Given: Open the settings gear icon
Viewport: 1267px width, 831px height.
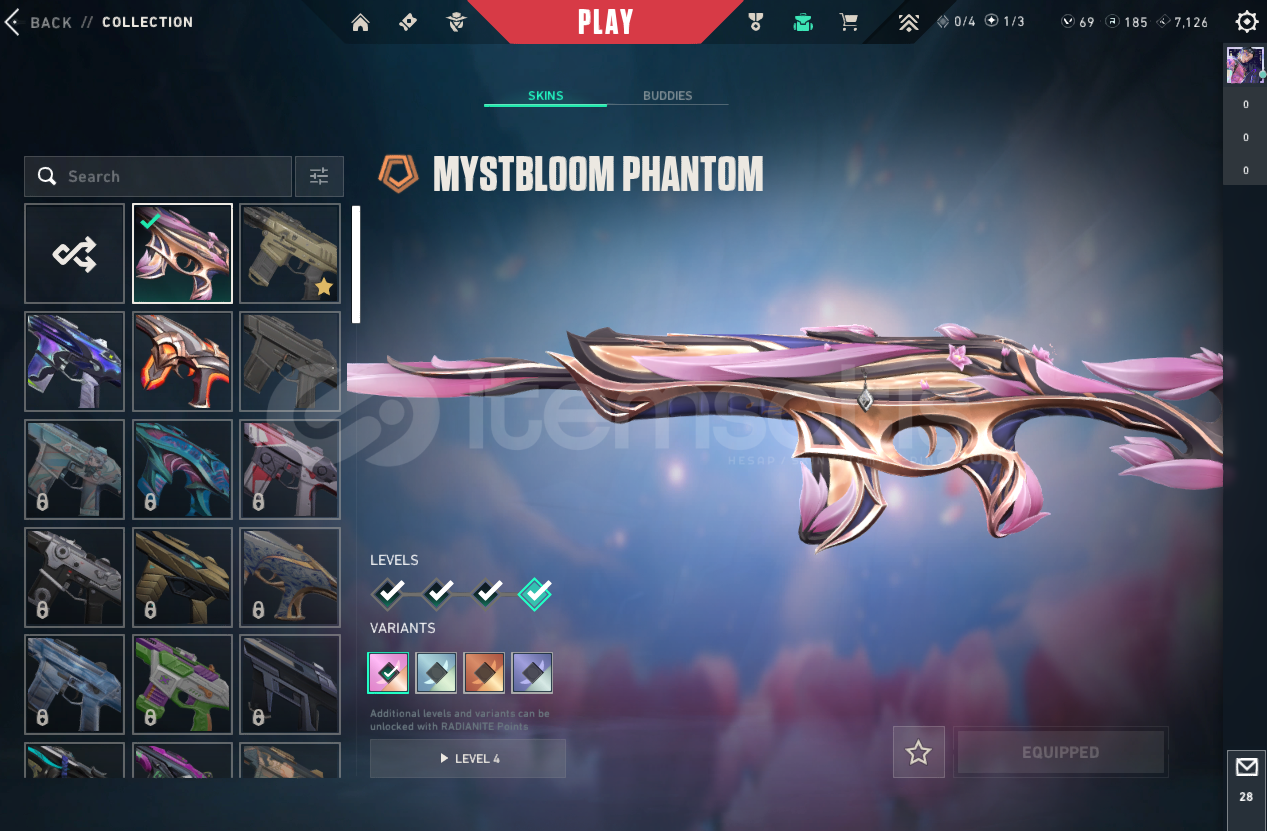Looking at the screenshot, I should pyautogui.click(x=1246, y=22).
